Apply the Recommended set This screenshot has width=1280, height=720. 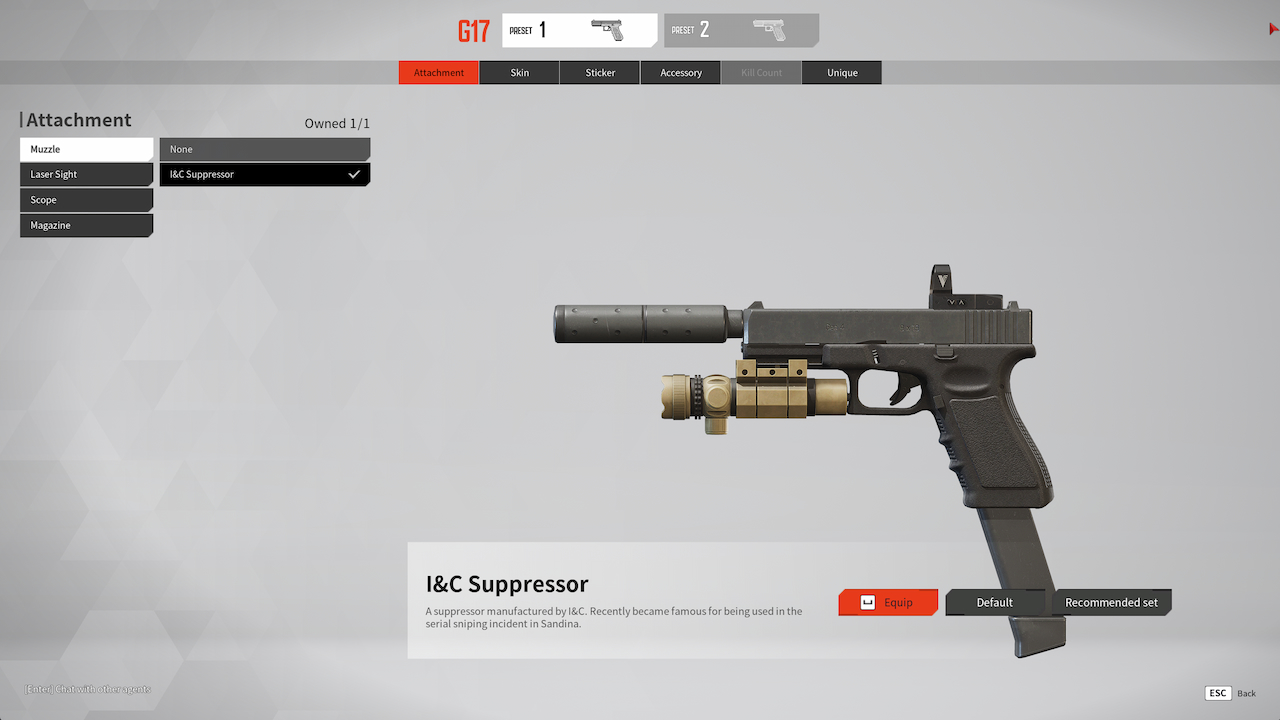pos(1111,602)
